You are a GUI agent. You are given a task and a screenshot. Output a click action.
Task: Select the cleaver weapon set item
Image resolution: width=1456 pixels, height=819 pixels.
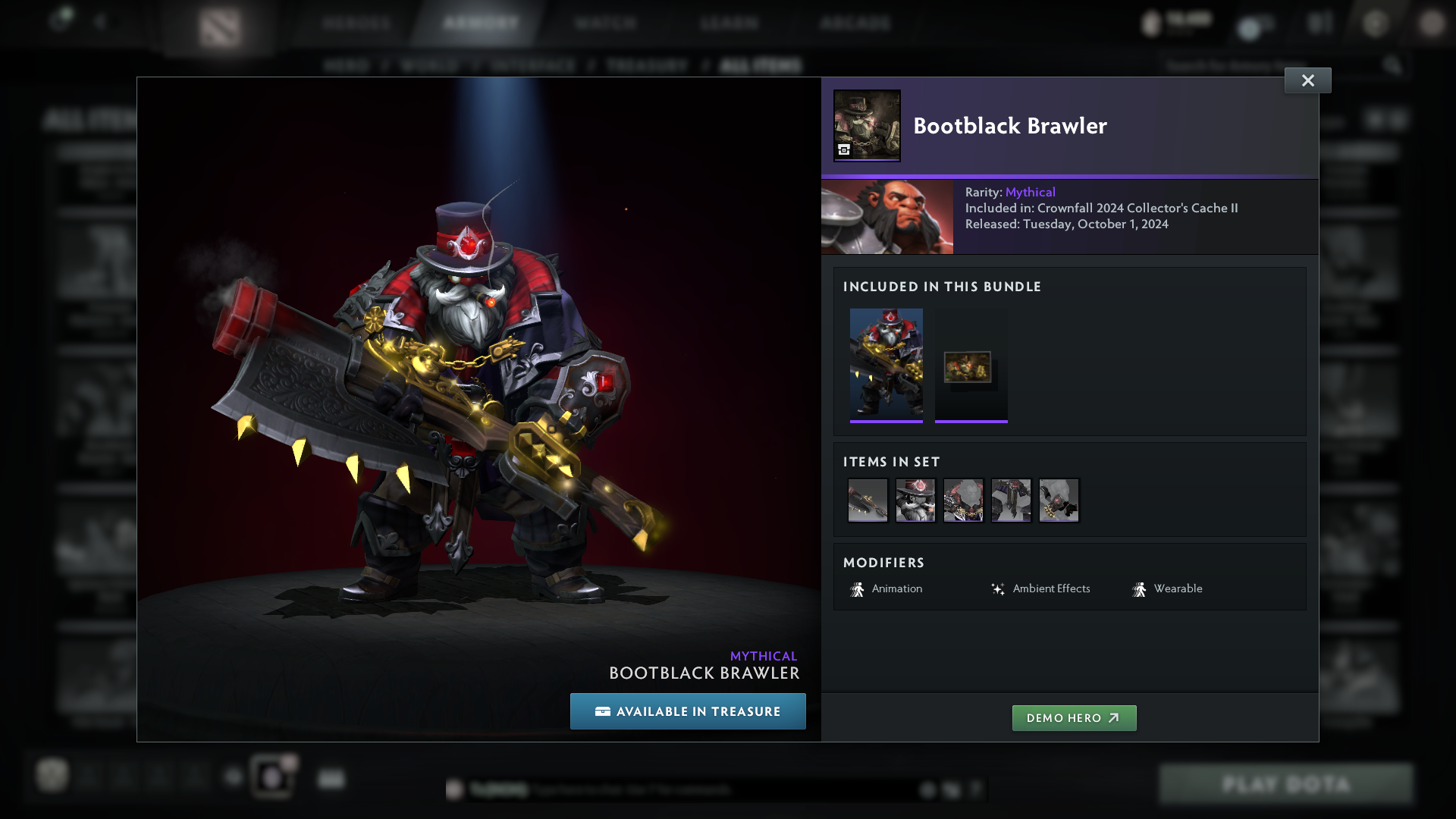(868, 500)
